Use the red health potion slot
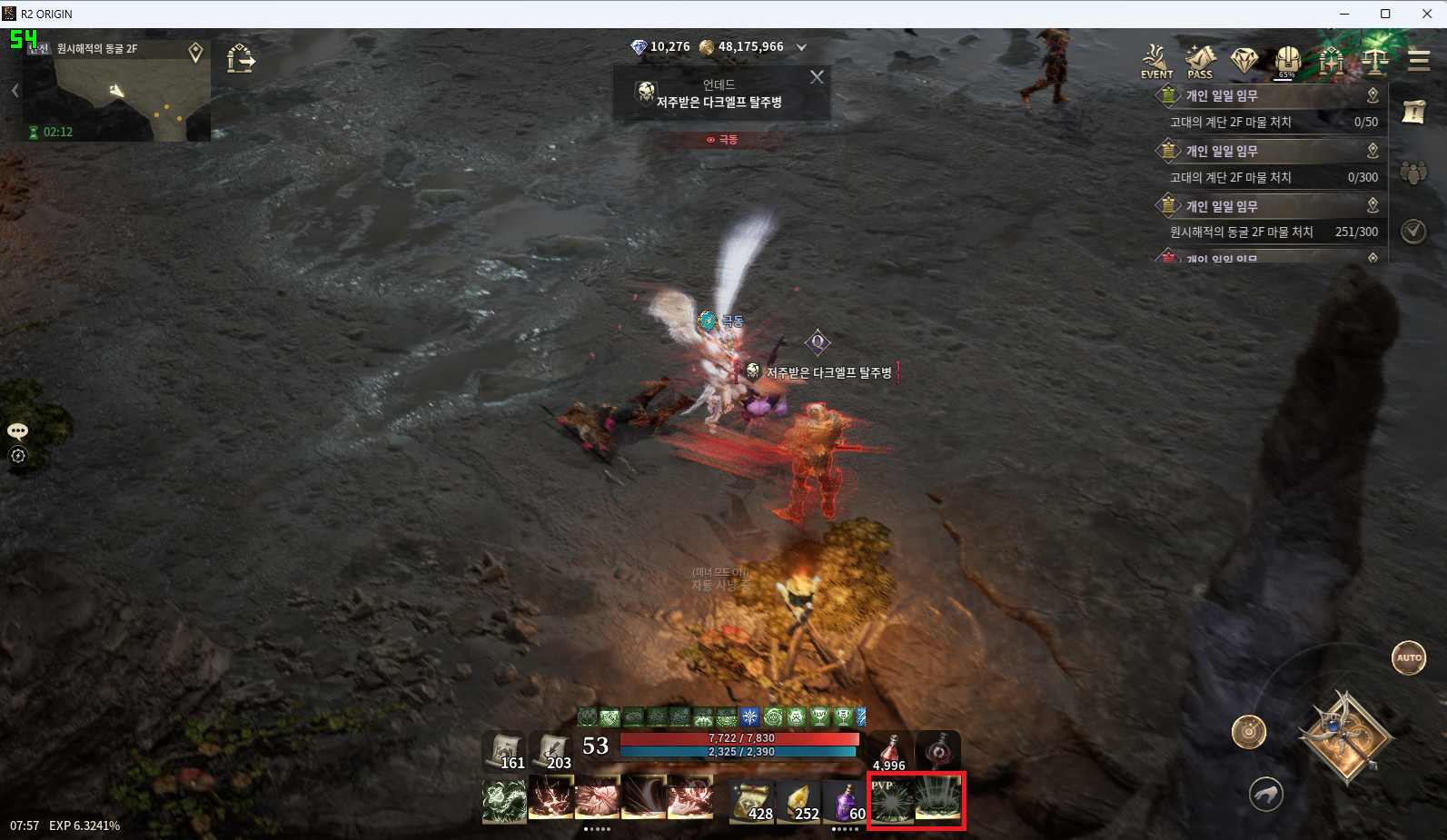Image resolution: width=1447 pixels, height=840 pixels. (x=891, y=752)
